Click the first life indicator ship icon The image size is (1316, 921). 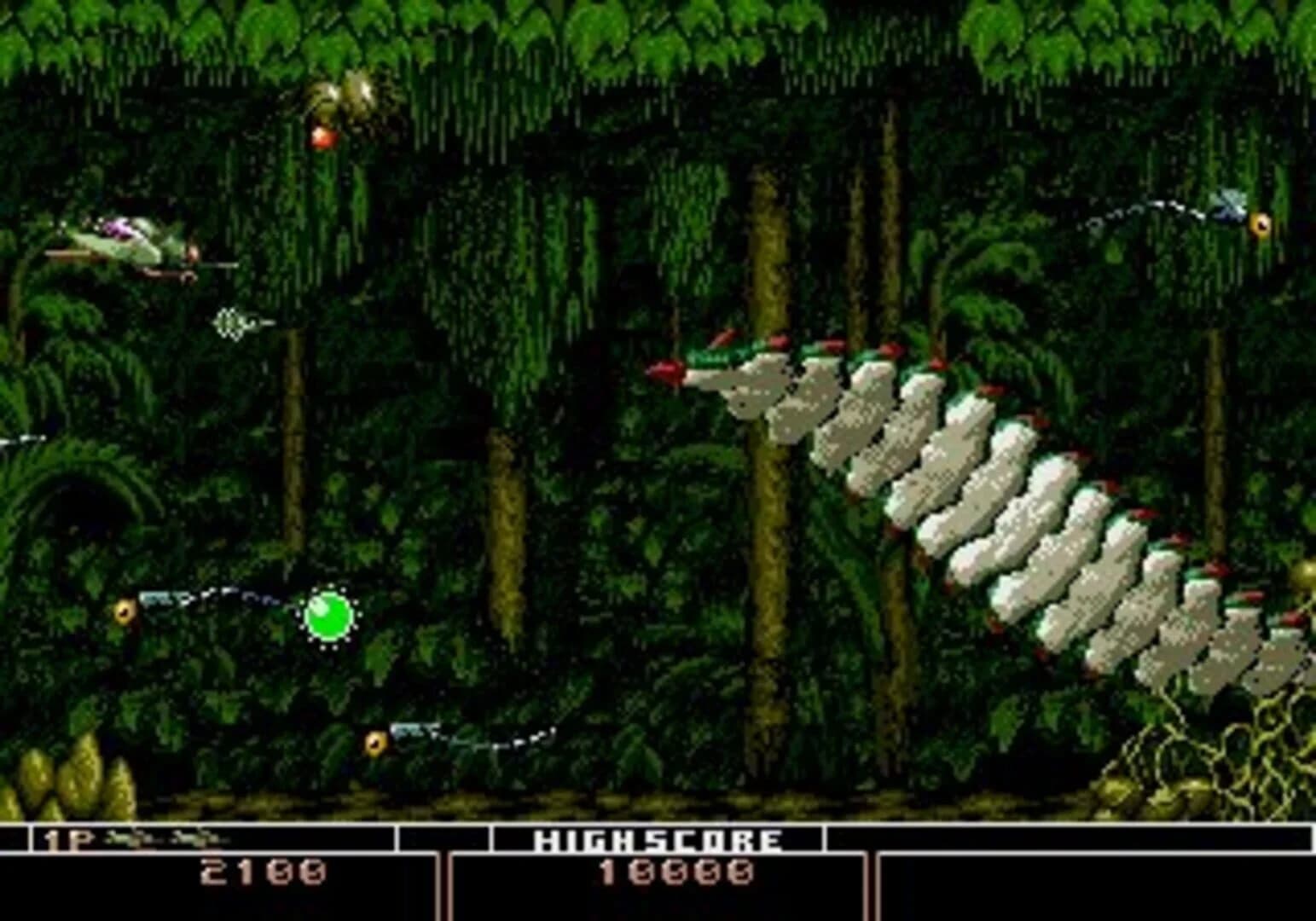tap(124, 838)
